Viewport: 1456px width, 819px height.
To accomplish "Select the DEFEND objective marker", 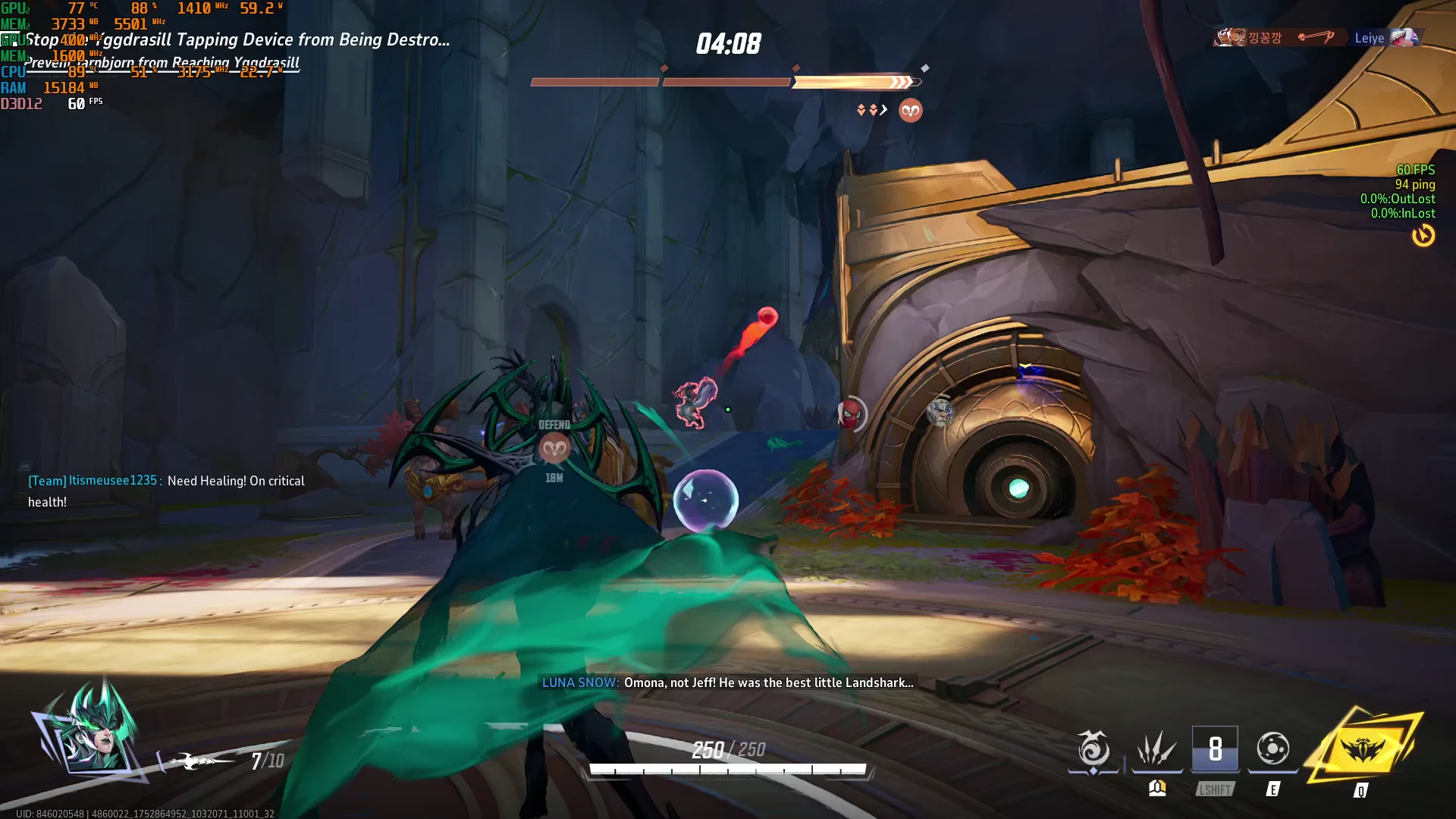I will click(x=554, y=448).
